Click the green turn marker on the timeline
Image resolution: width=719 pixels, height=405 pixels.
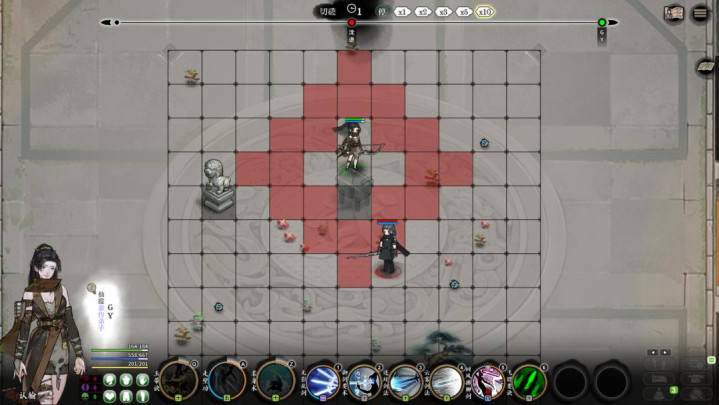(x=602, y=23)
